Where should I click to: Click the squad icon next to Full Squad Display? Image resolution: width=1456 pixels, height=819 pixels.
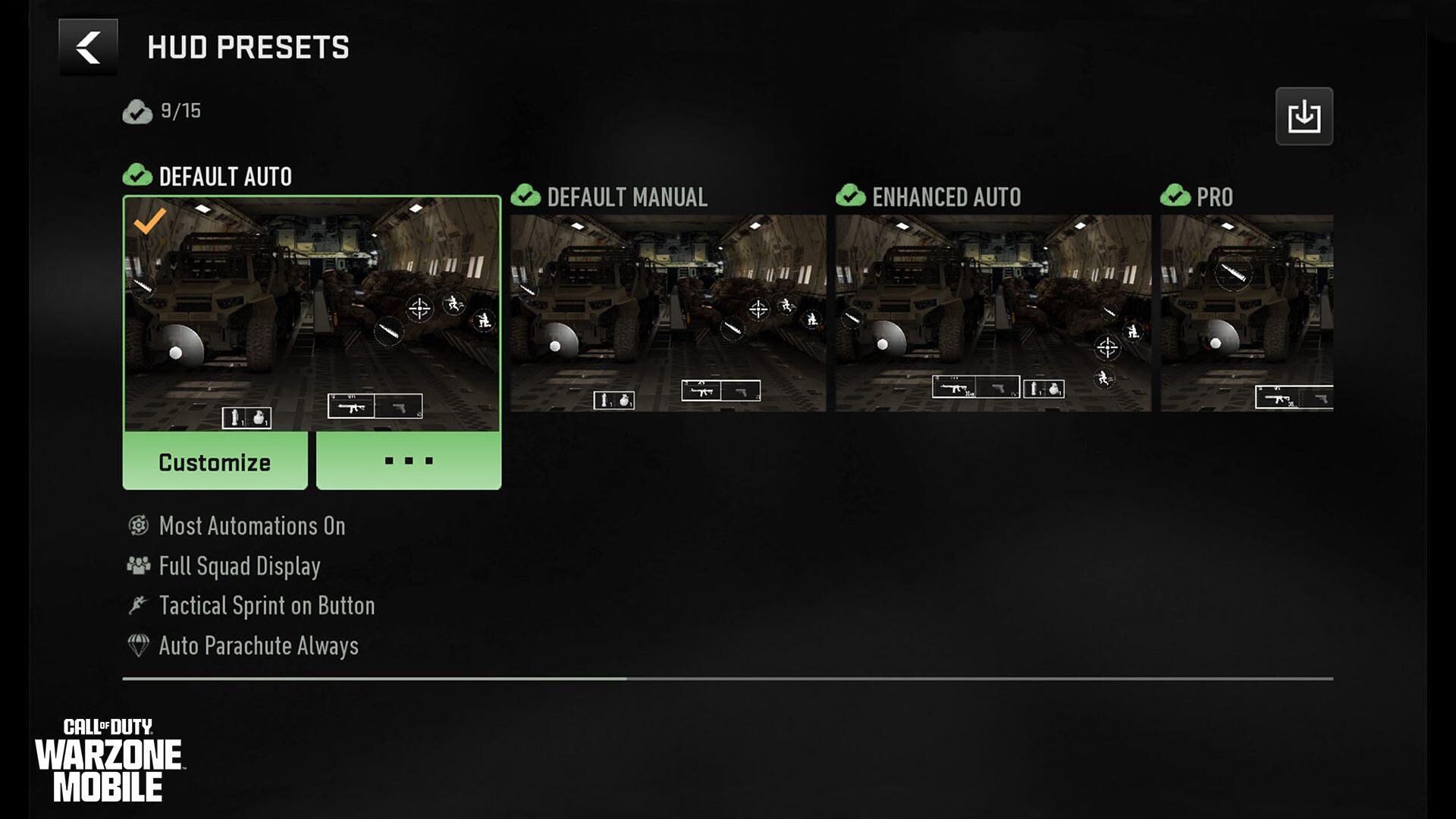tap(137, 566)
